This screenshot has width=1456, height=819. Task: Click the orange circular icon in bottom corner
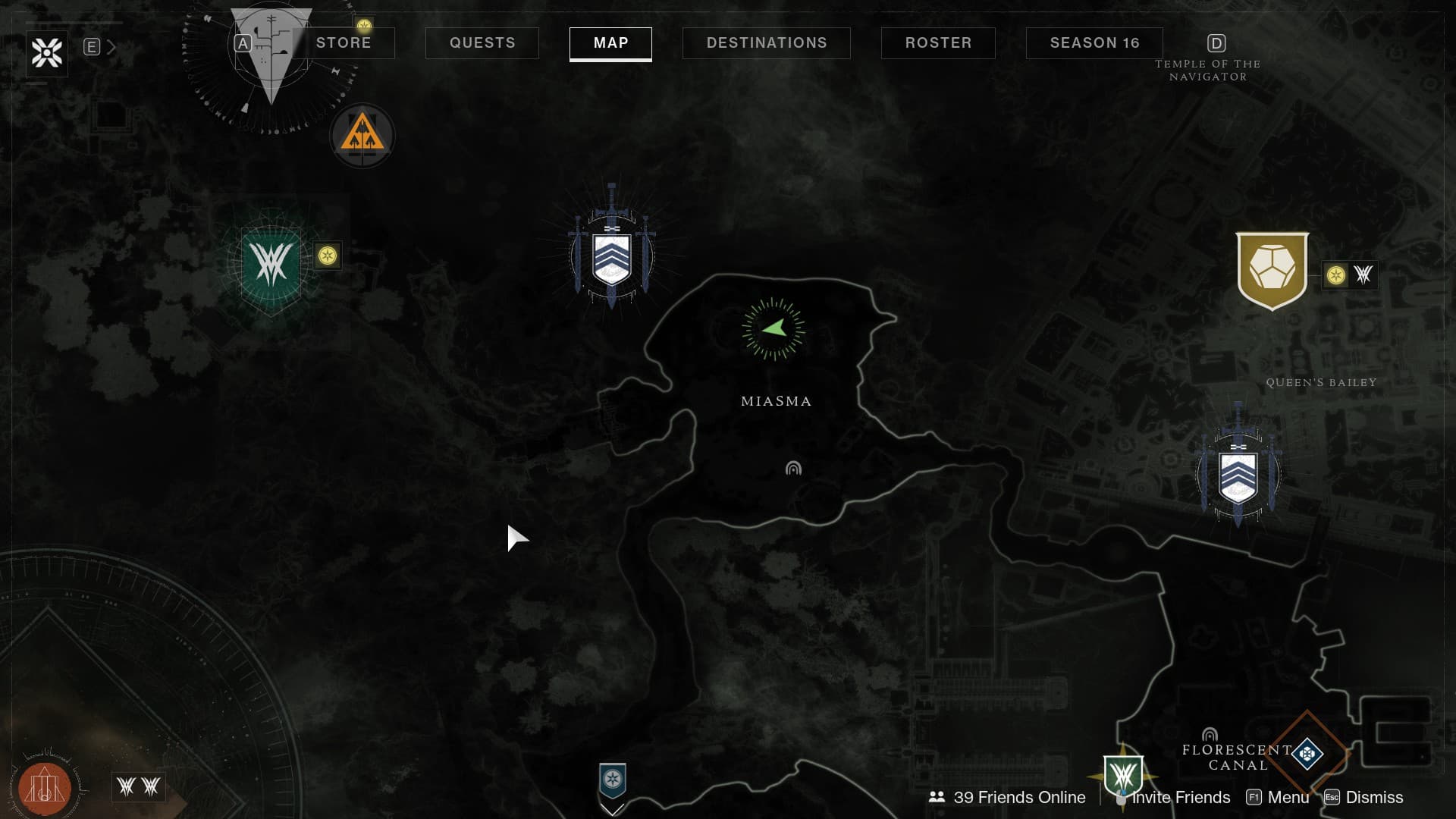click(x=45, y=789)
